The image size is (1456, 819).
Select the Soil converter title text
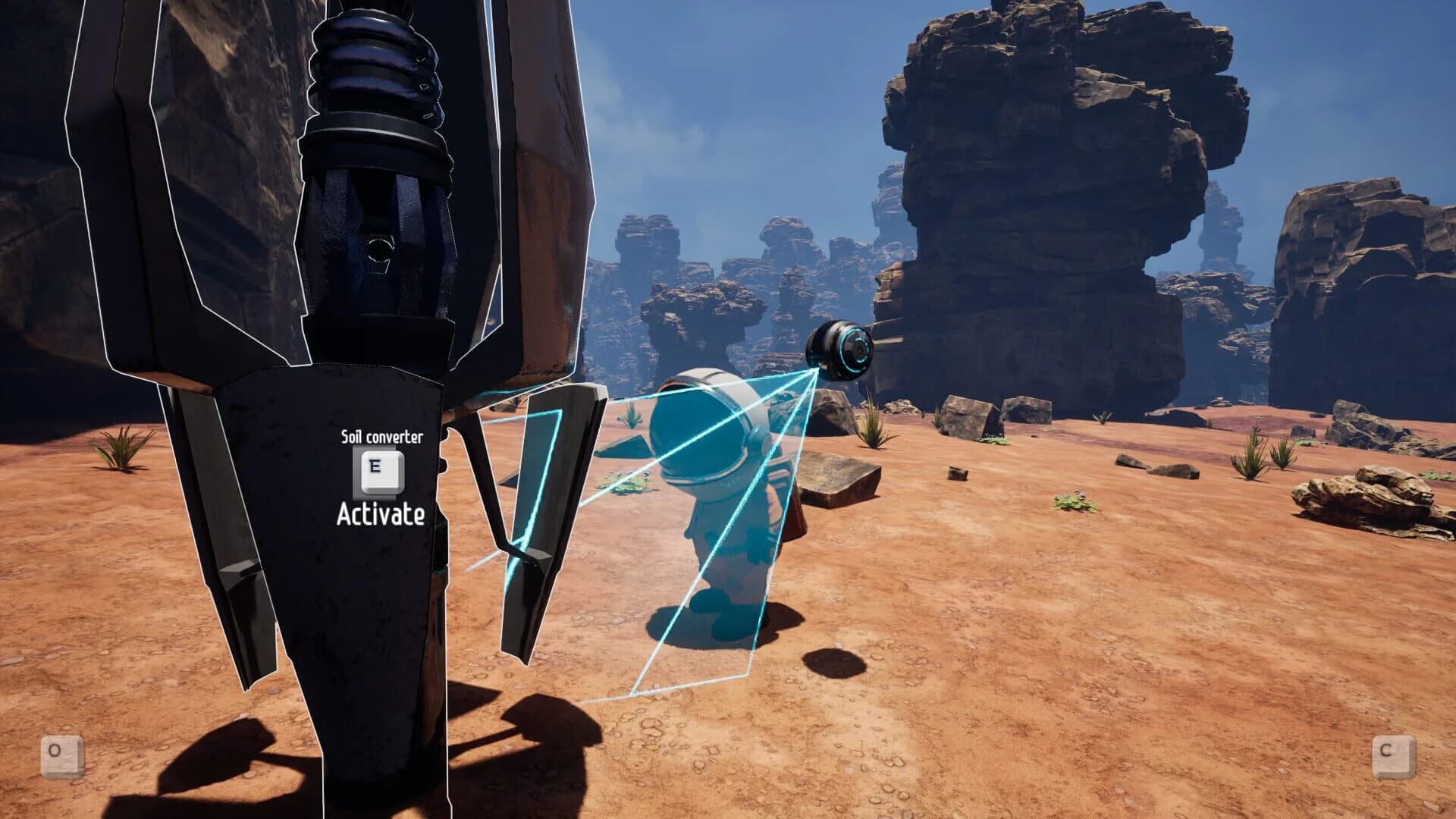pos(383,438)
